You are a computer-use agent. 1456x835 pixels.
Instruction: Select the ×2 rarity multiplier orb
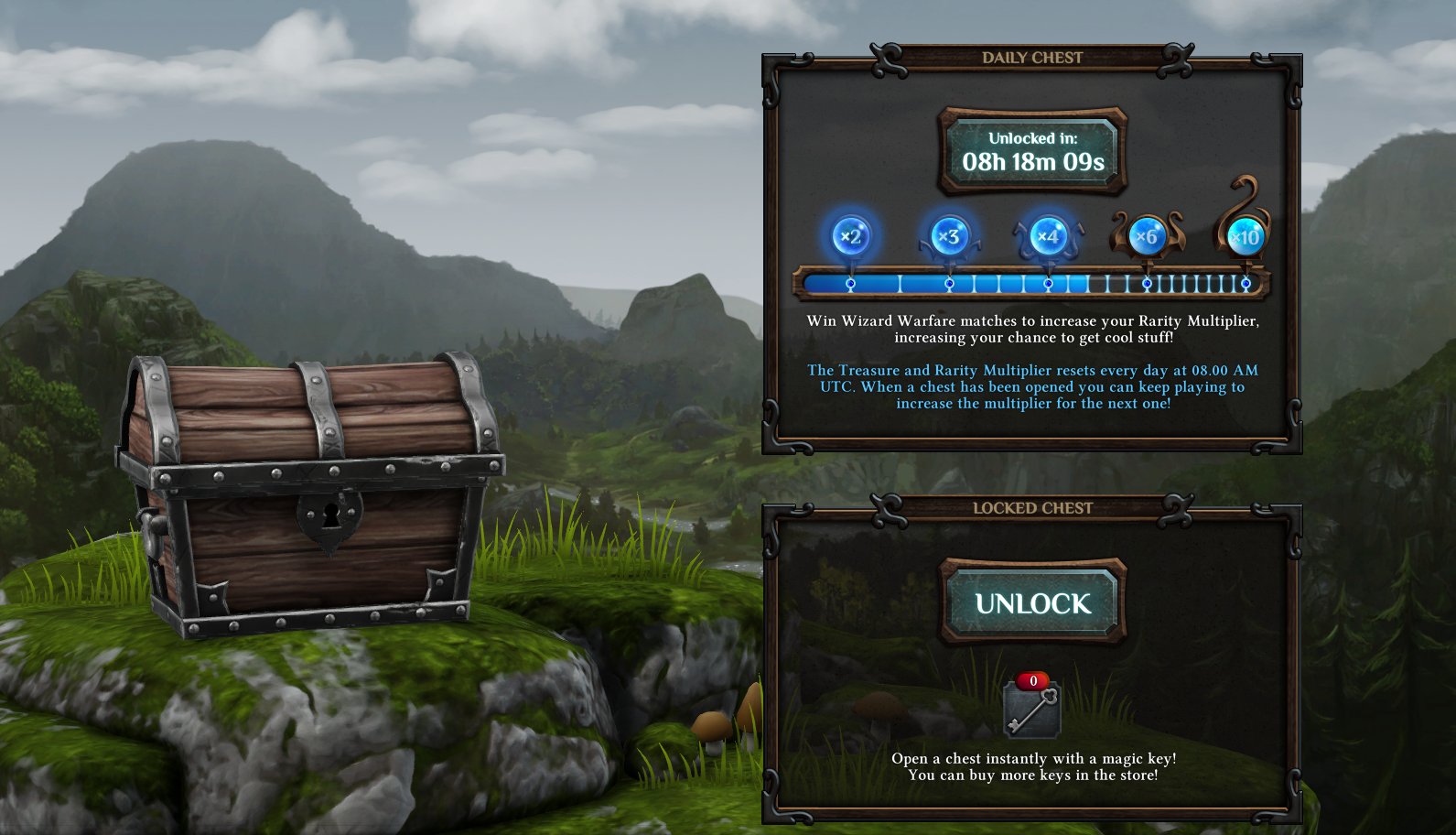[x=851, y=235]
